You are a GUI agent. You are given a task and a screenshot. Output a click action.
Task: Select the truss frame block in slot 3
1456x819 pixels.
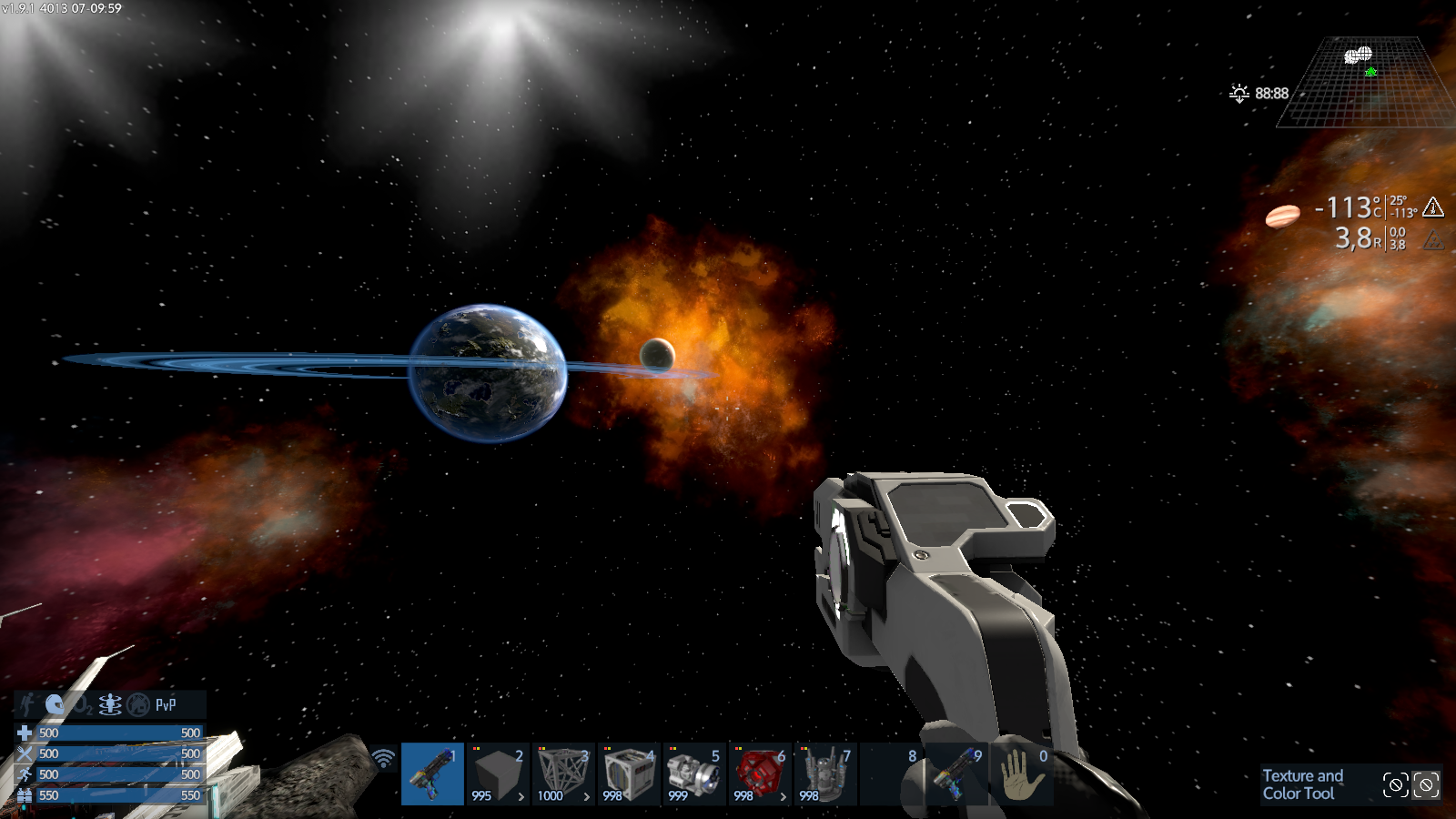(x=563, y=773)
